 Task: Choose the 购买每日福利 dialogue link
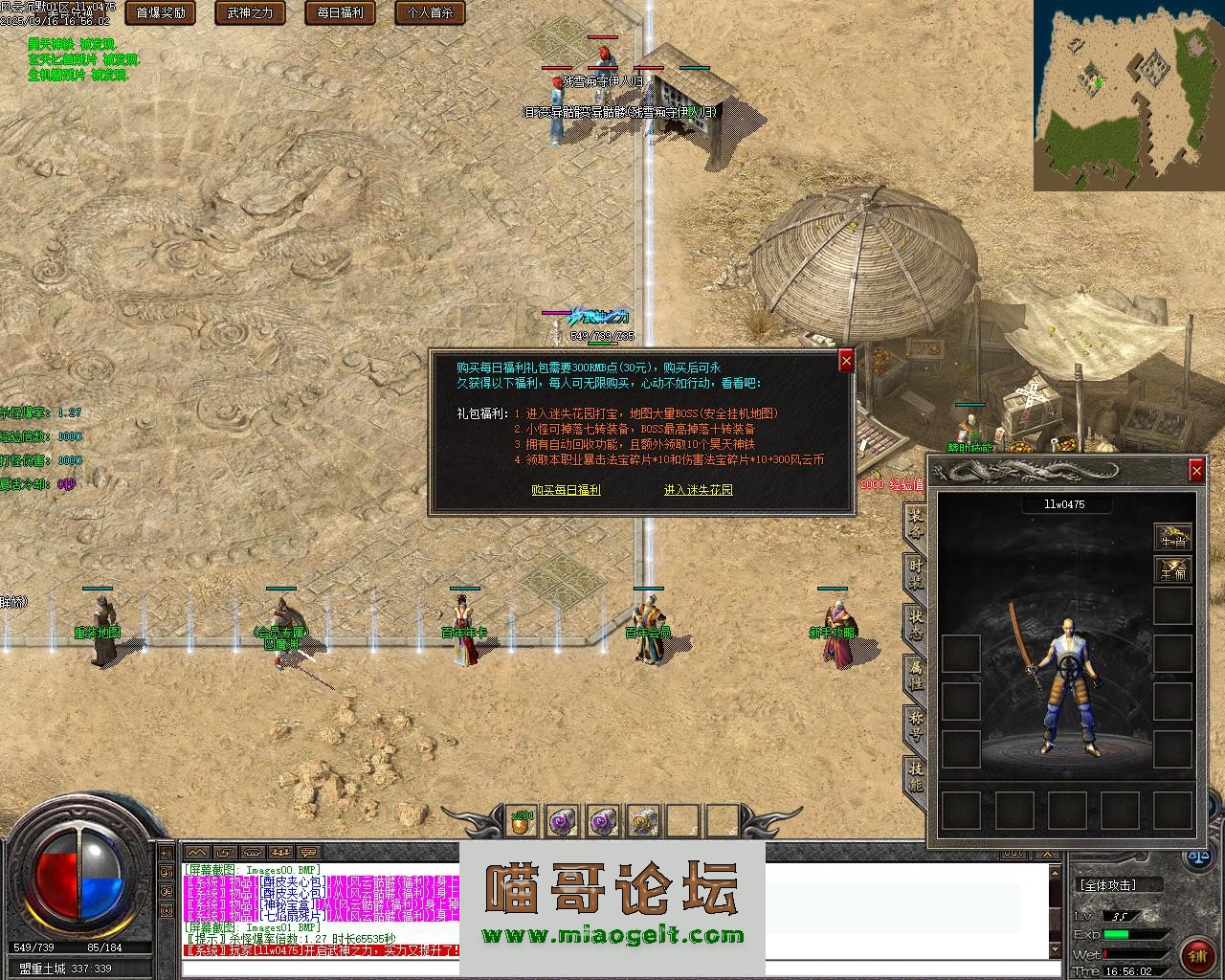click(566, 490)
